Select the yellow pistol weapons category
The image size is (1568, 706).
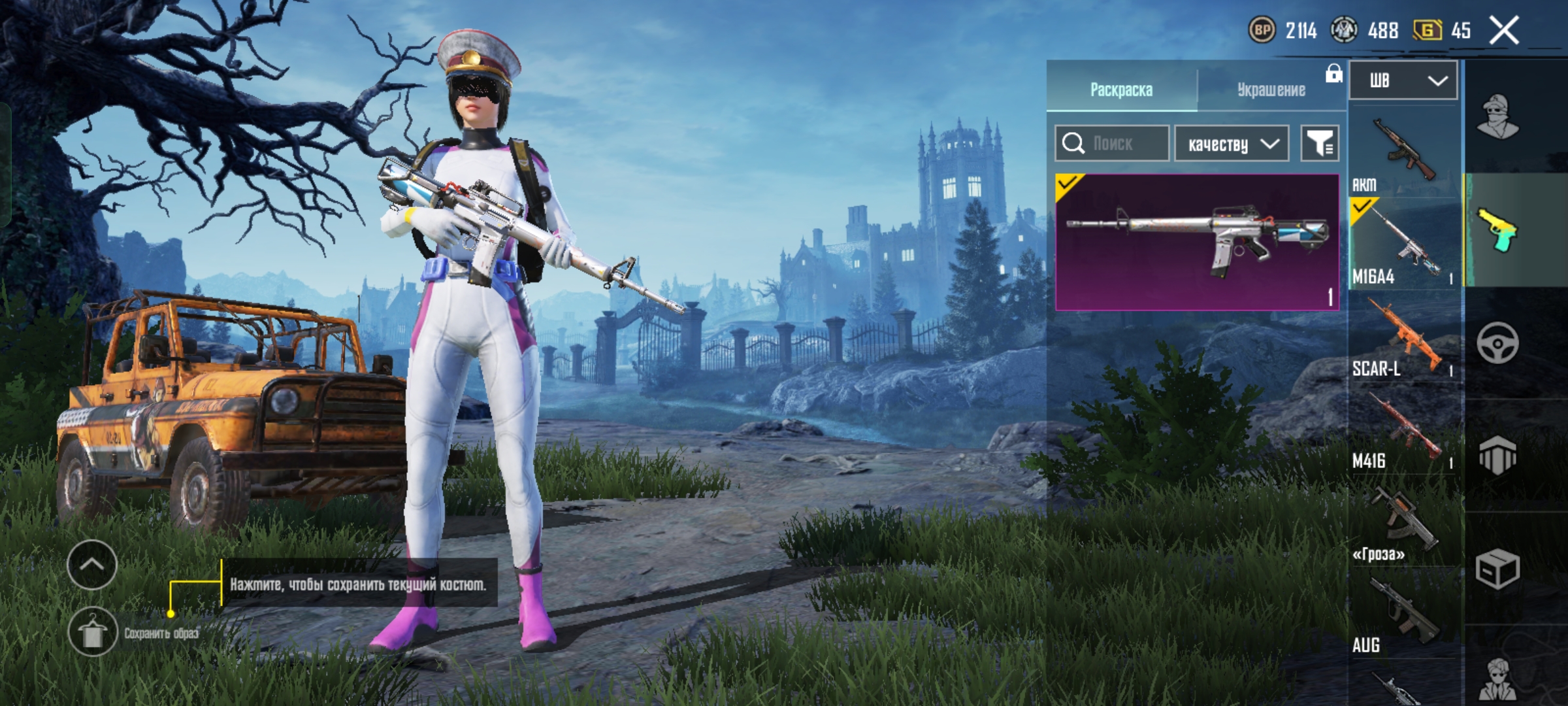coord(1497,230)
